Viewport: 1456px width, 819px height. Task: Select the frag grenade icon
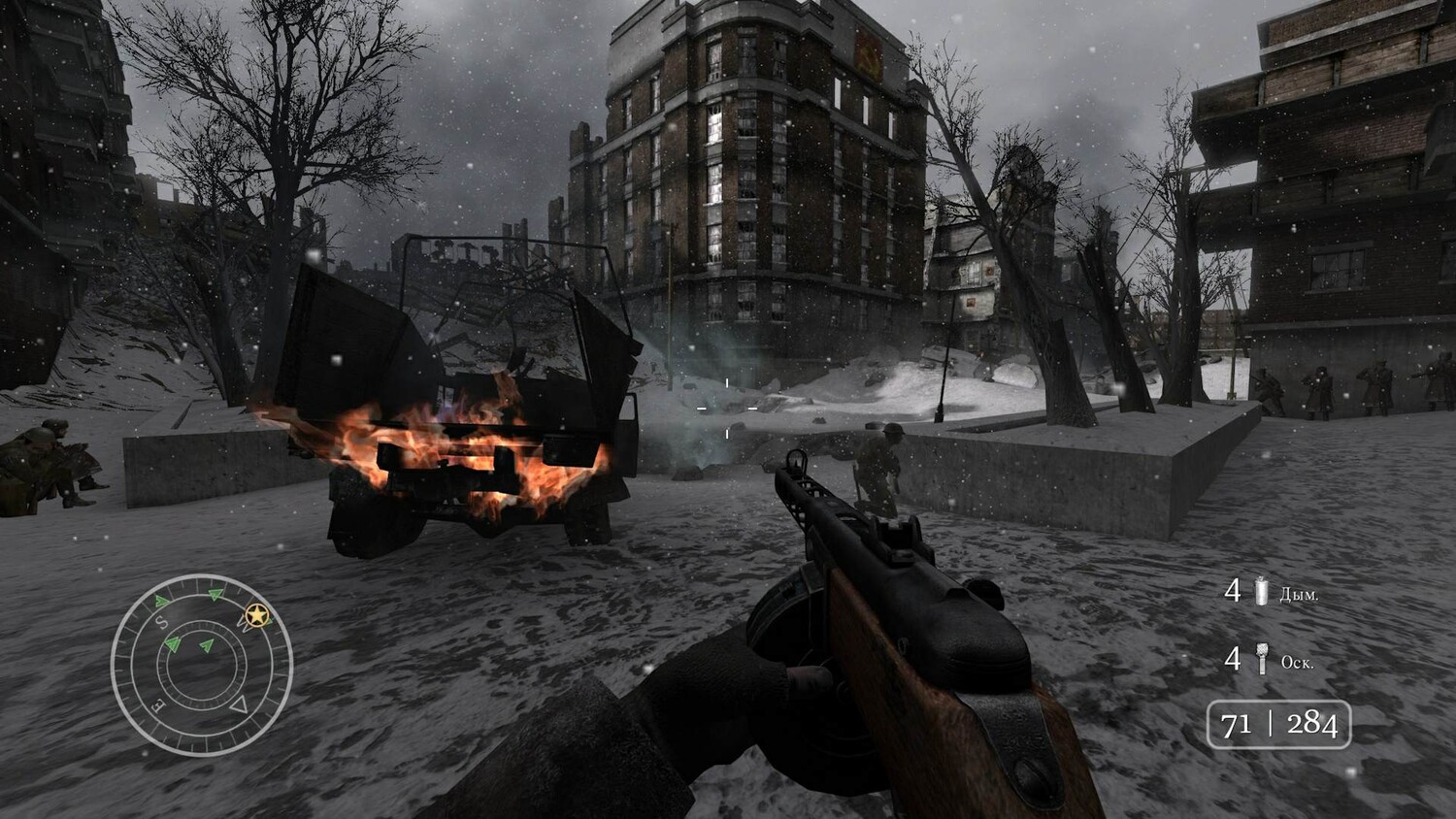pyautogui.click(x=1261, y=660)
